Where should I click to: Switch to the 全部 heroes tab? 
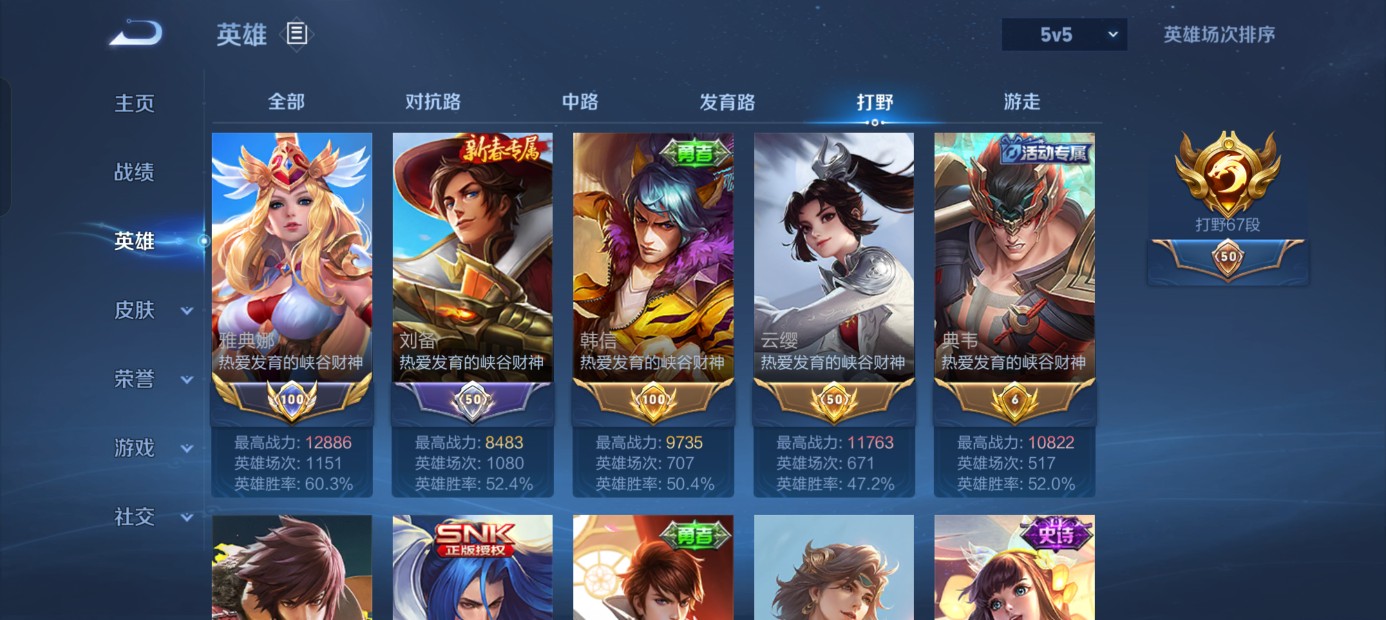pos(286,102)
